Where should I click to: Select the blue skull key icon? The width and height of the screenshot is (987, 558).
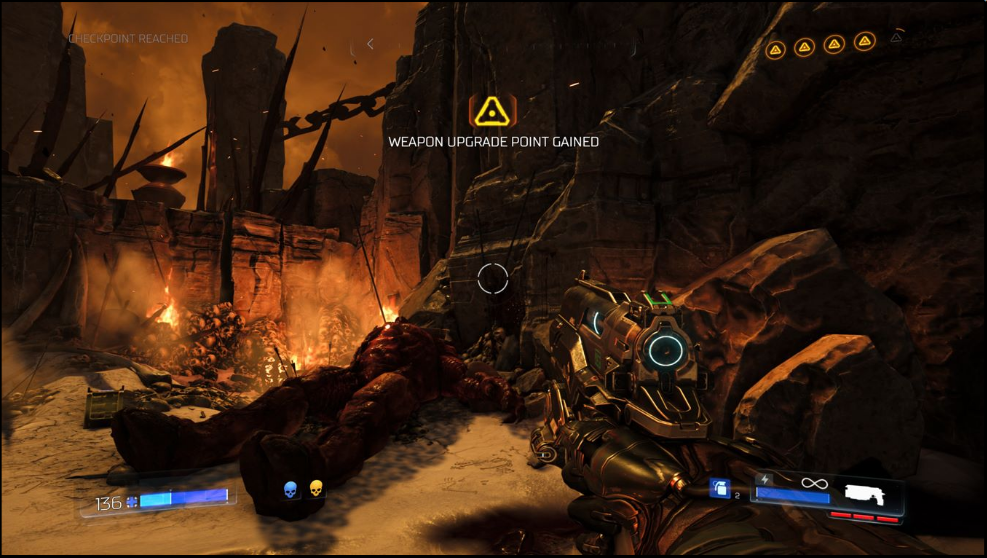(291, 489)
